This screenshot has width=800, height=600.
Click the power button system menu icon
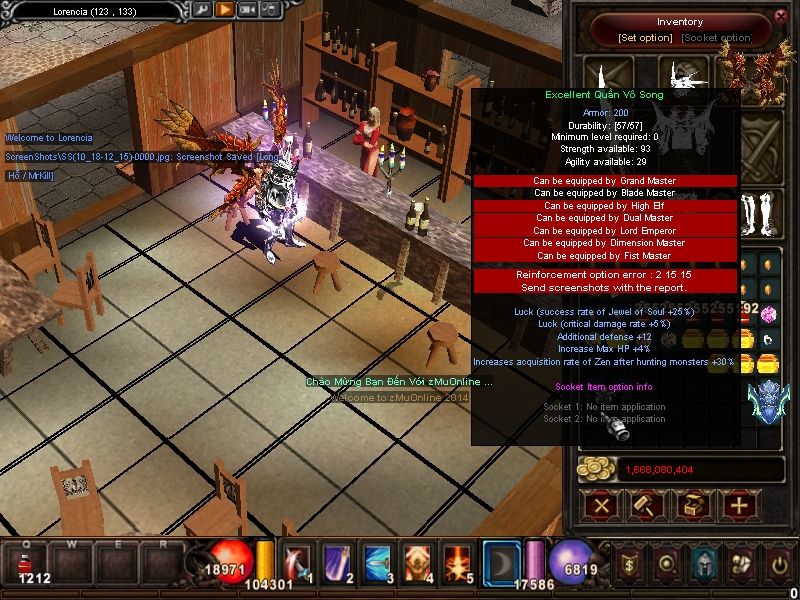777,565
